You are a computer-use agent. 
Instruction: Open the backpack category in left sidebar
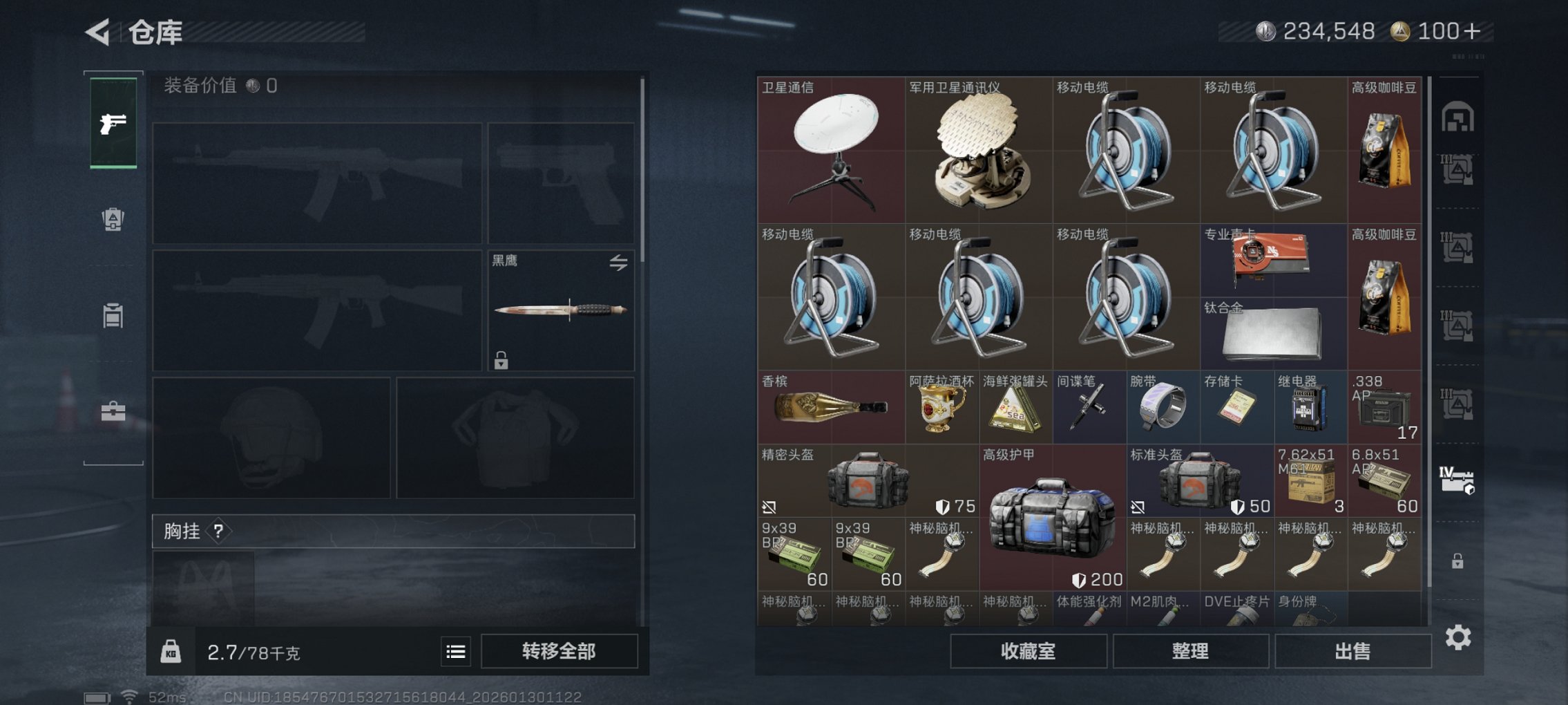pyautogui.click(x=112, y=218)
